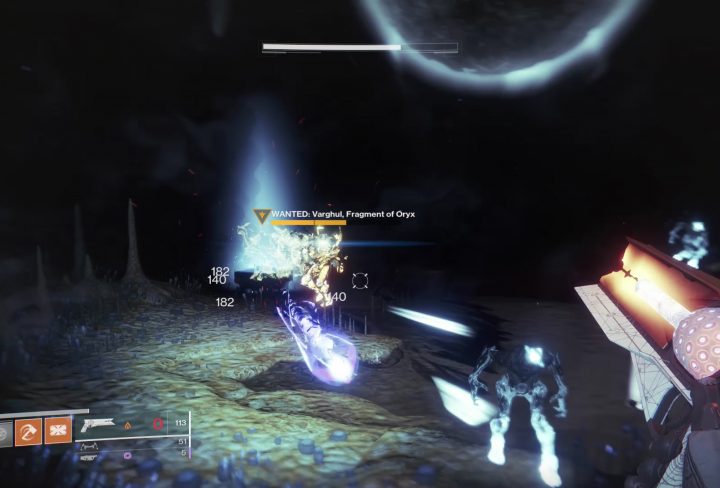Use the orange barricade class ability icon
Viewport: 720px width, 488px height.
(x=58, y=431)
